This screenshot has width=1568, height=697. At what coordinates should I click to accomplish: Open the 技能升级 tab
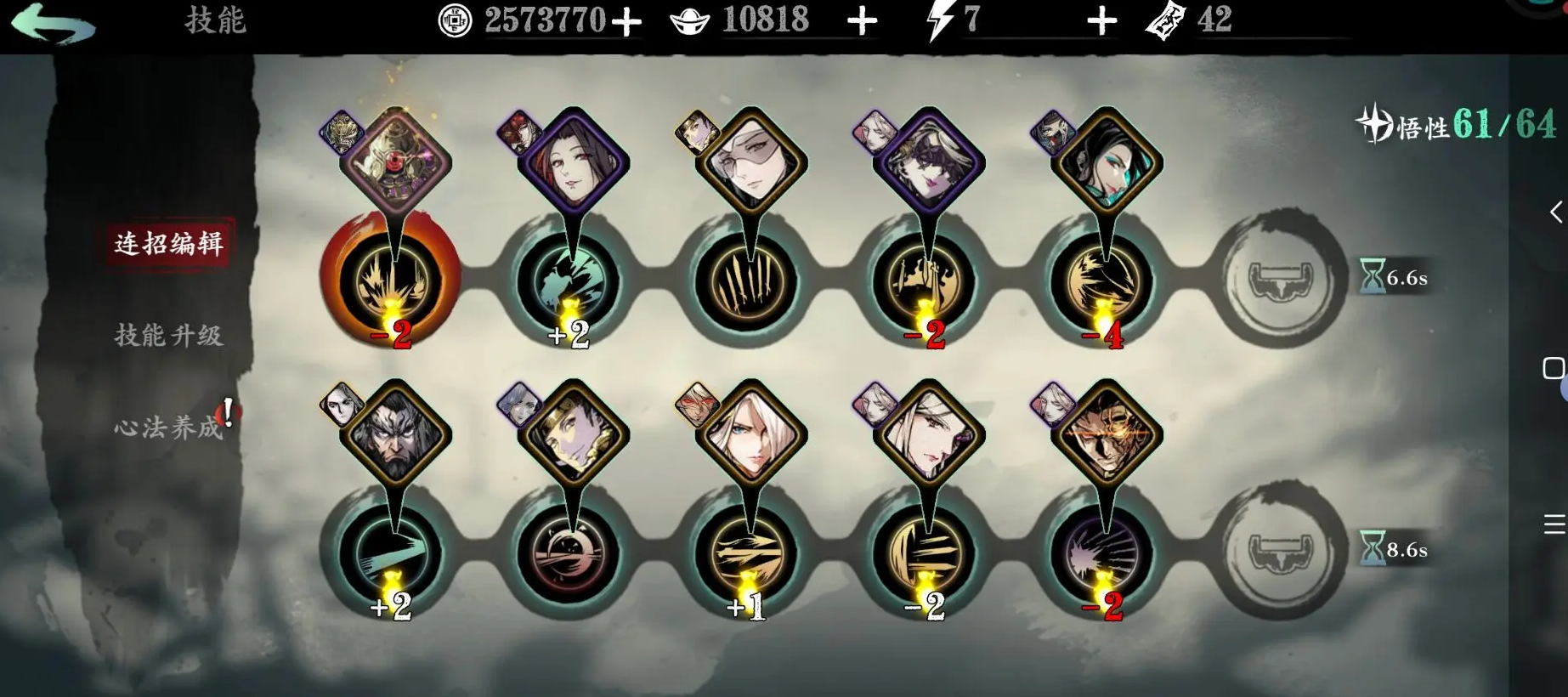point(168,335)
